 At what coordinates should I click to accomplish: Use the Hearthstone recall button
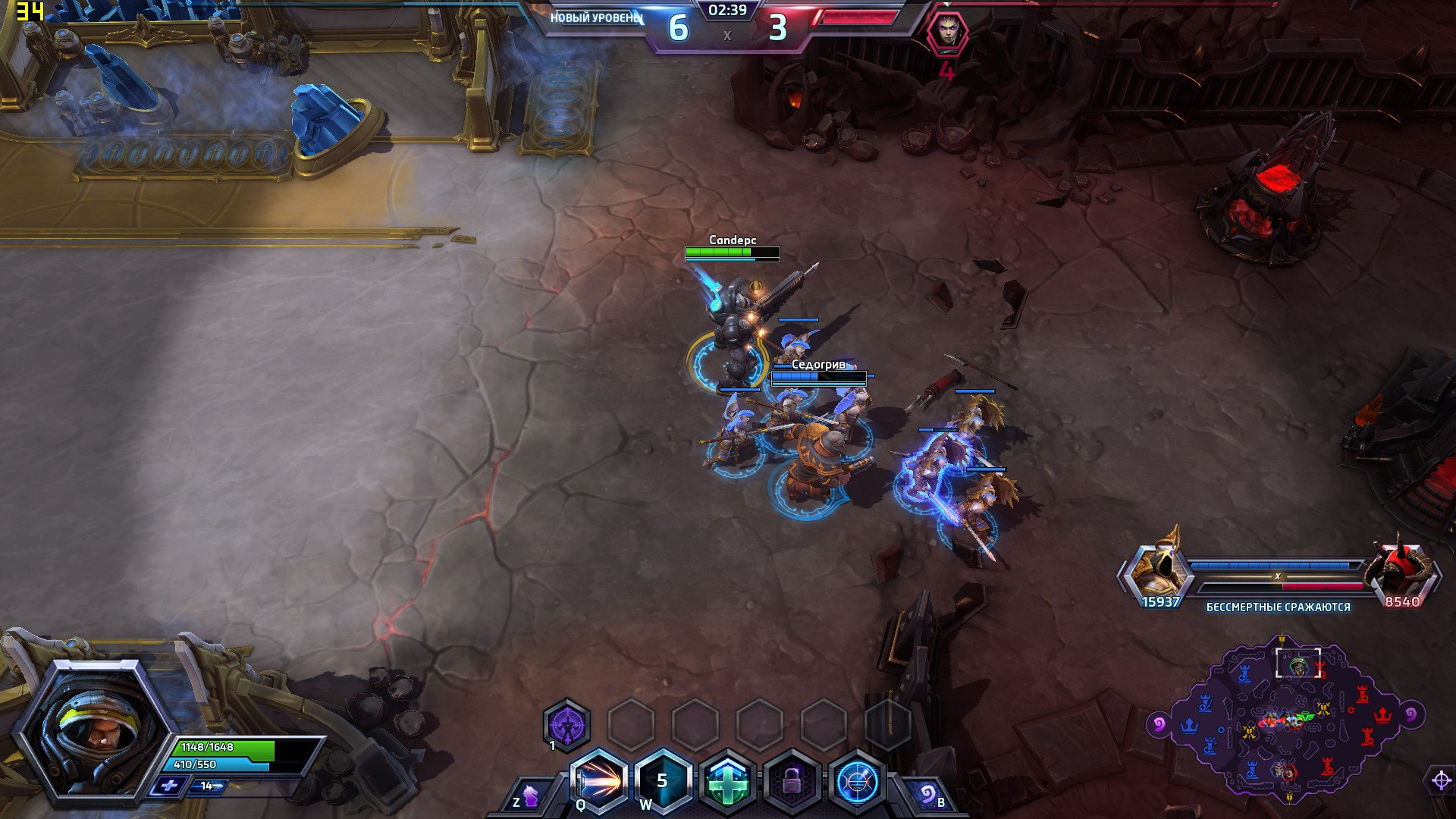pos(927,795)
